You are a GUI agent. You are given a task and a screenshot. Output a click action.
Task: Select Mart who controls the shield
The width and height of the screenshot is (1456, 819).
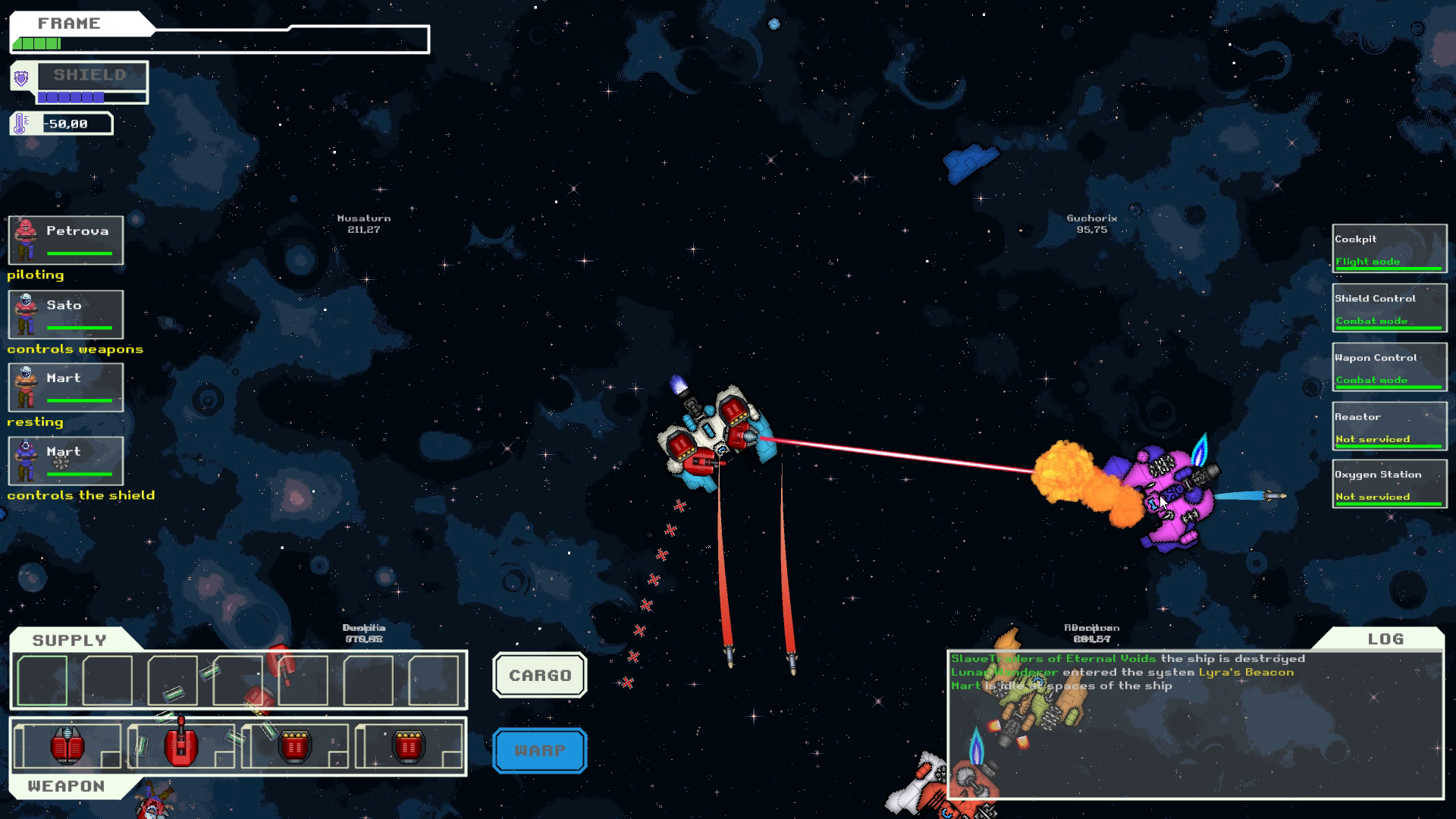pos(66,460)
